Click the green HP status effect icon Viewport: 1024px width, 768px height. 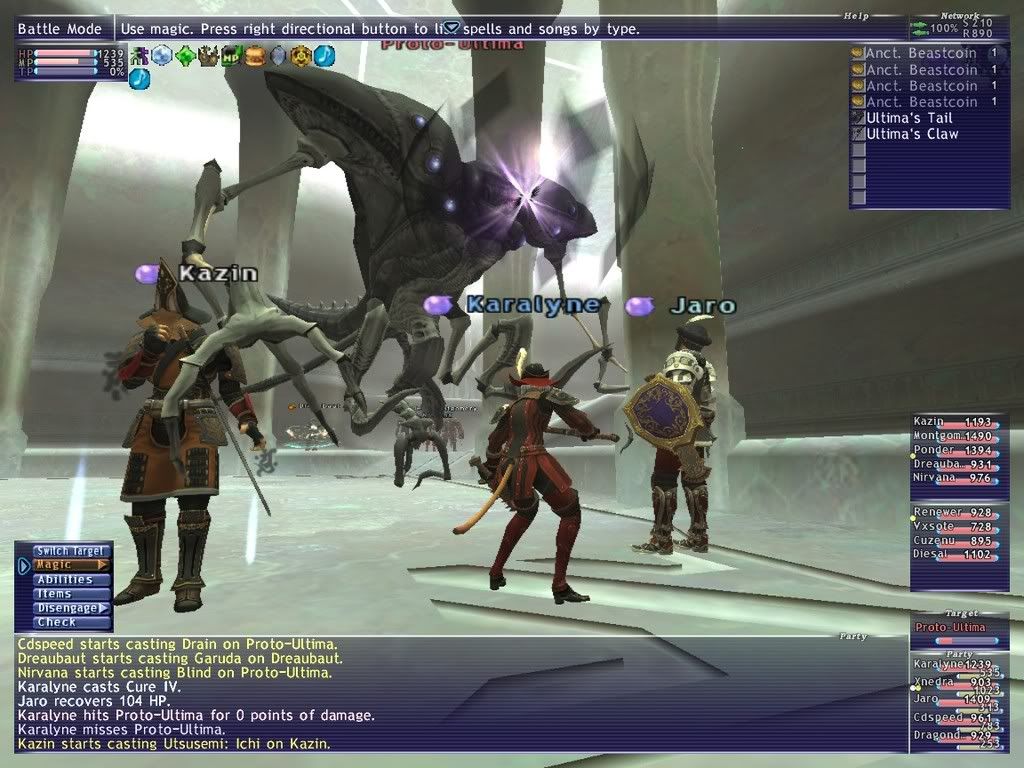click(232, 56)
